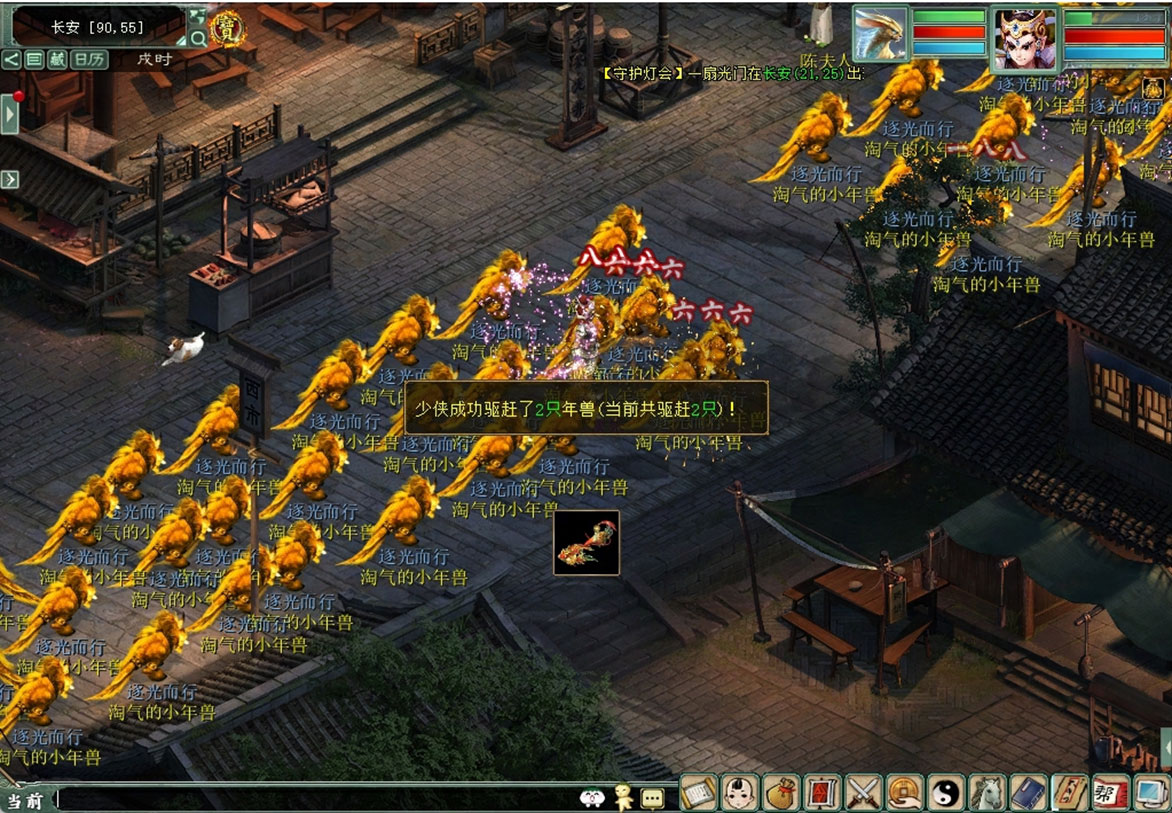The image size is (1172, 813).
Task: Open the 帮 guild icon
Action: pyautogui.click(x=1110, y=793)
